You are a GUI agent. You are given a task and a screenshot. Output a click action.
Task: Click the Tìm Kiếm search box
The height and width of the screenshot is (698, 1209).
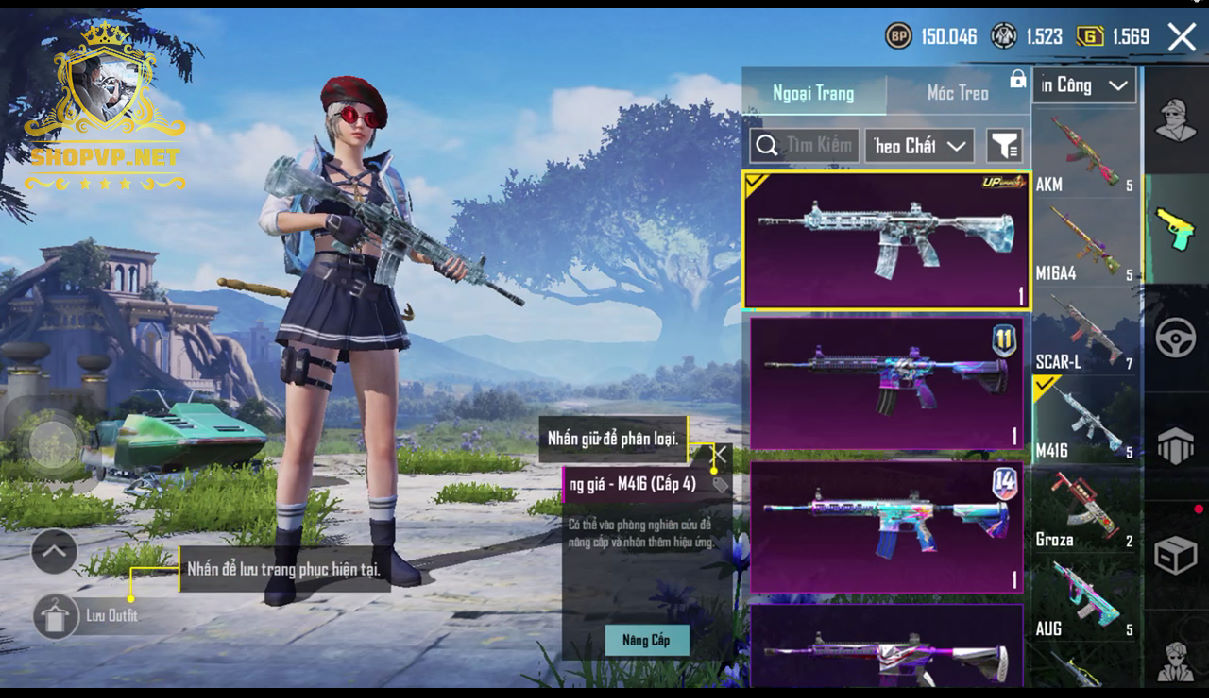pos(803,146)
